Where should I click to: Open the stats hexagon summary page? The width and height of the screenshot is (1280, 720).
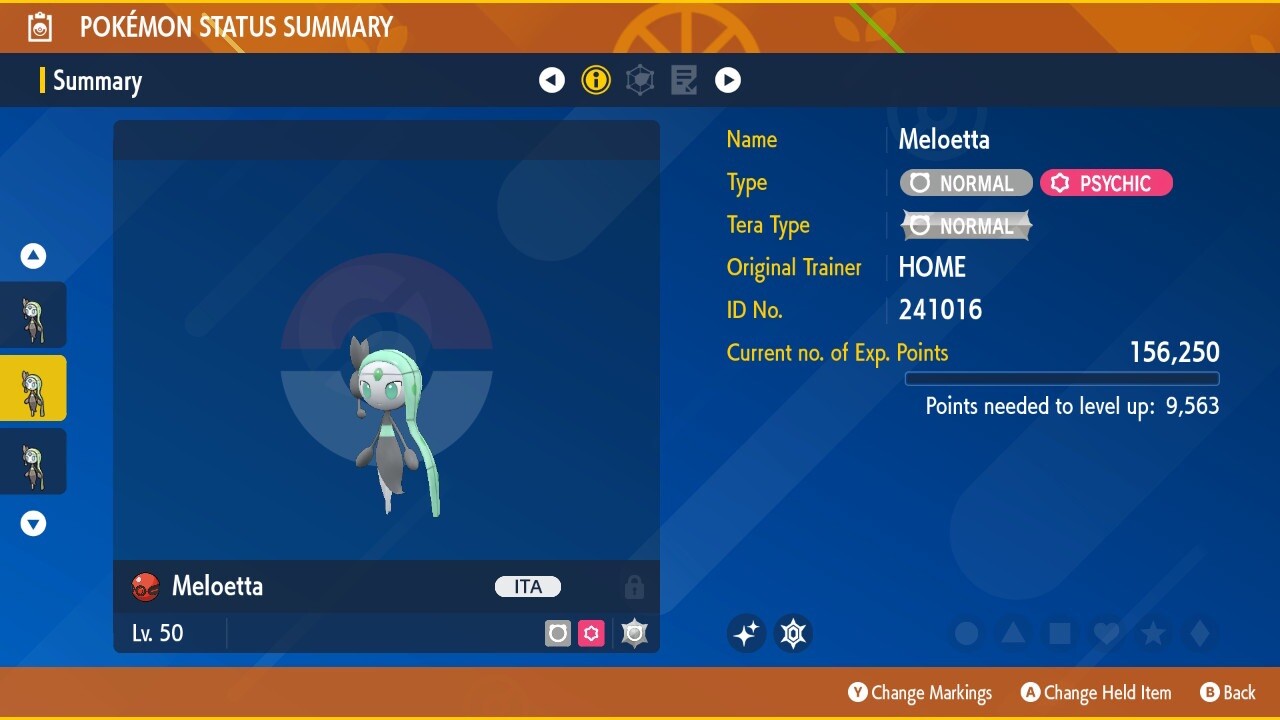[x=639, y=80]
